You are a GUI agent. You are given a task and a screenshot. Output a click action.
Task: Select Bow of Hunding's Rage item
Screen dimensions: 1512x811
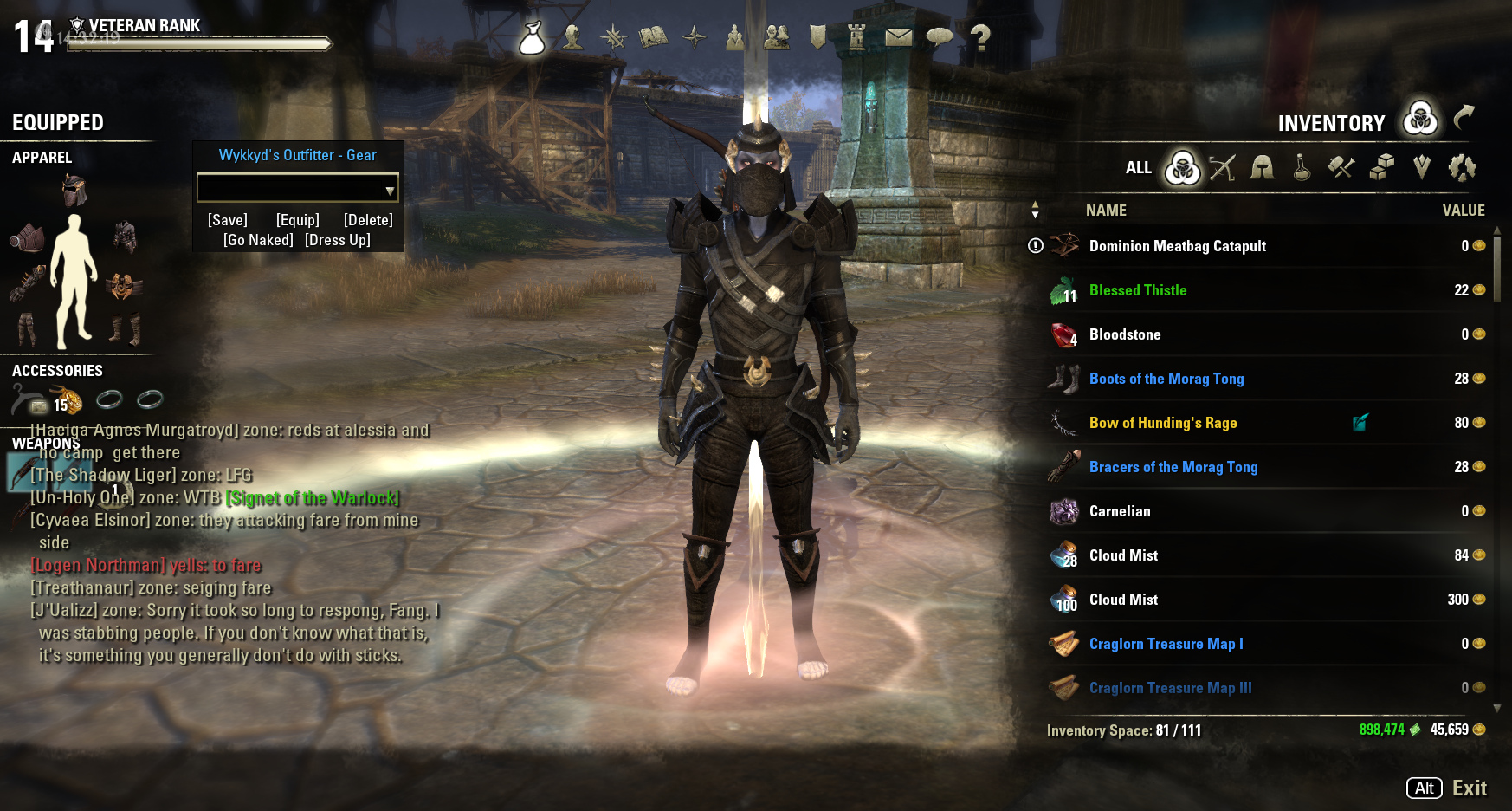coord(1162,423)
